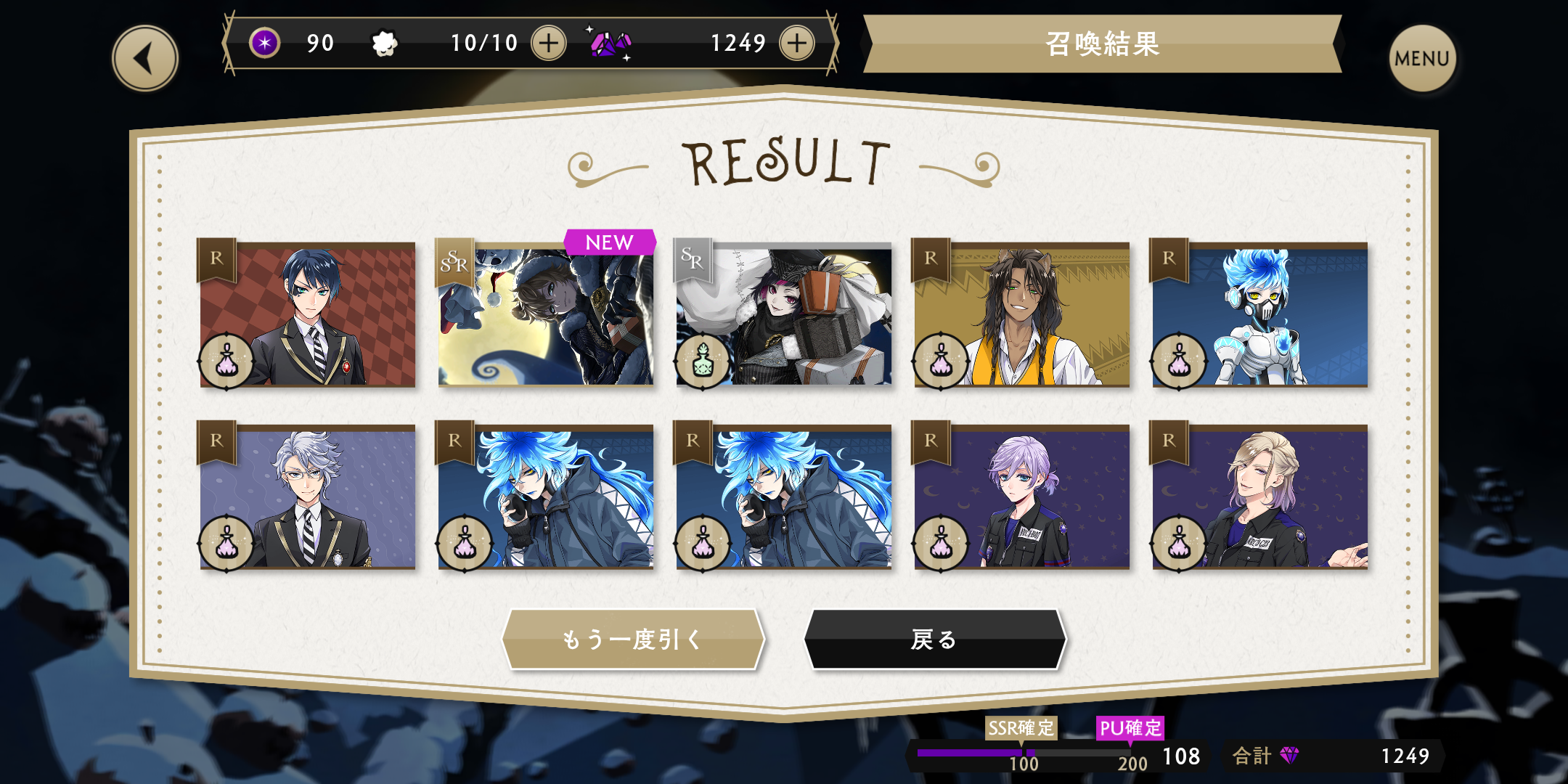The height and width of the screenshot is (784, 1568).
Task: View the R card with lavender-haired character
Action: [x=1022, y=497]
